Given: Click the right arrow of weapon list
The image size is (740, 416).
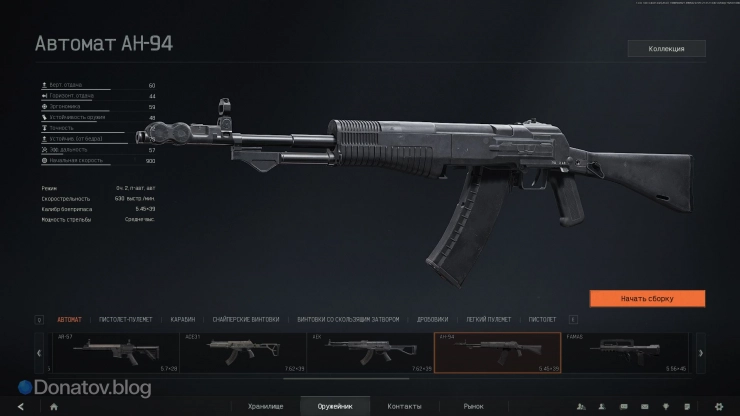Looking at the screenshot, I should click(x=701, y=353).
